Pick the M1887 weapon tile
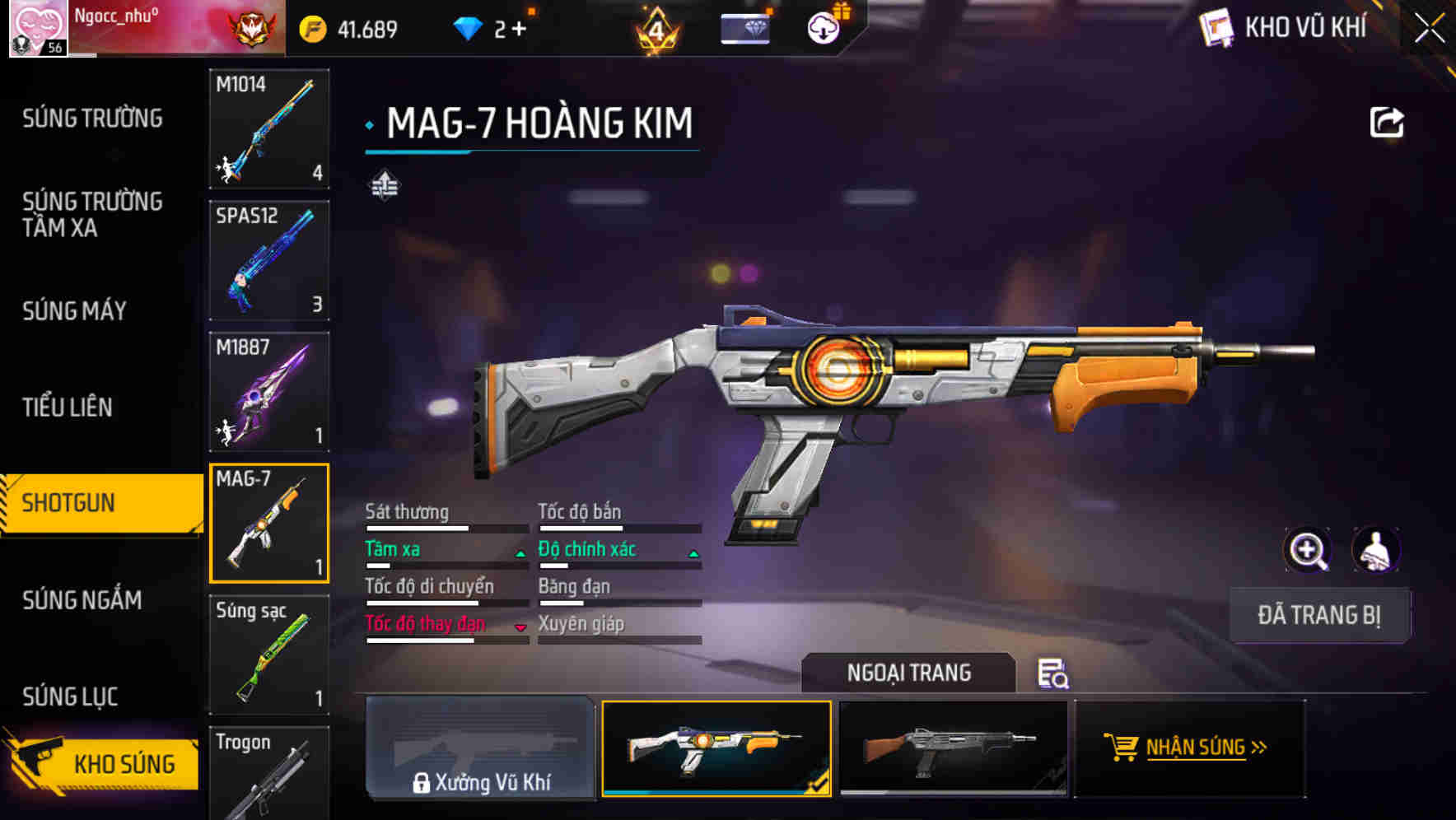The height and width of the screenshot is (820, 1456). pos(269,392)
